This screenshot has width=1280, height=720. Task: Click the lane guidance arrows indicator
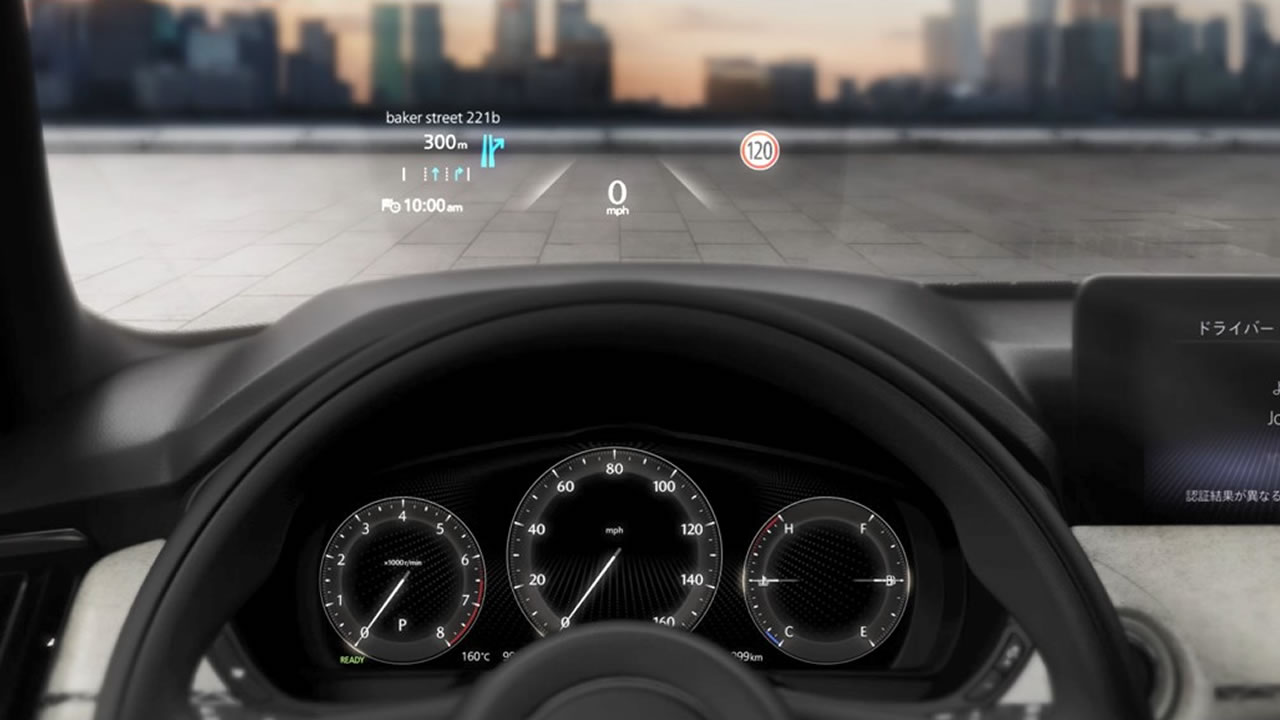[436, 174]
